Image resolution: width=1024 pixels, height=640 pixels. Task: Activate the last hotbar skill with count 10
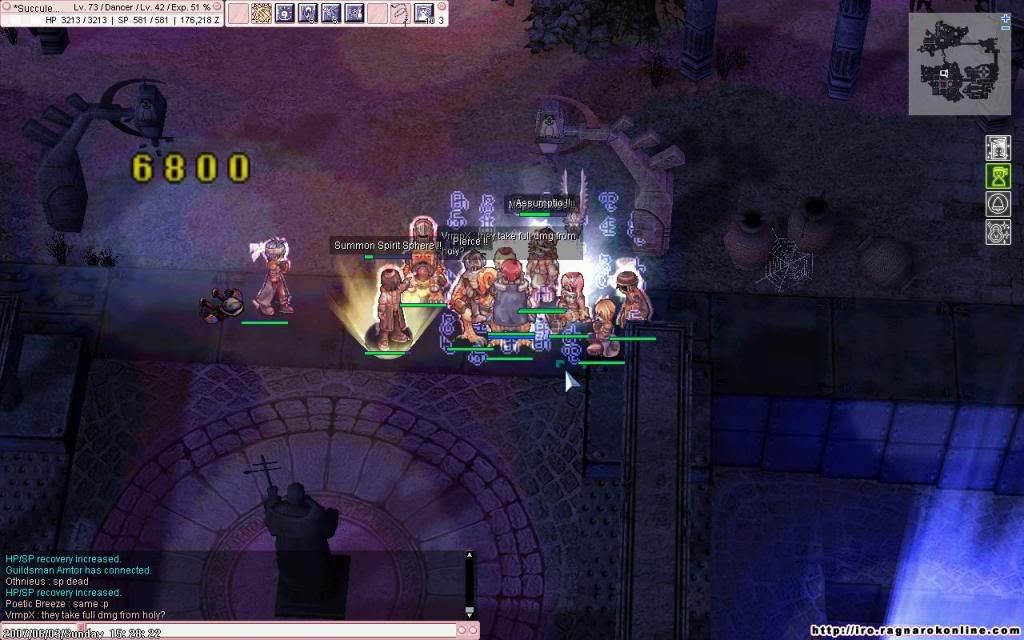[x=424, y=13]
